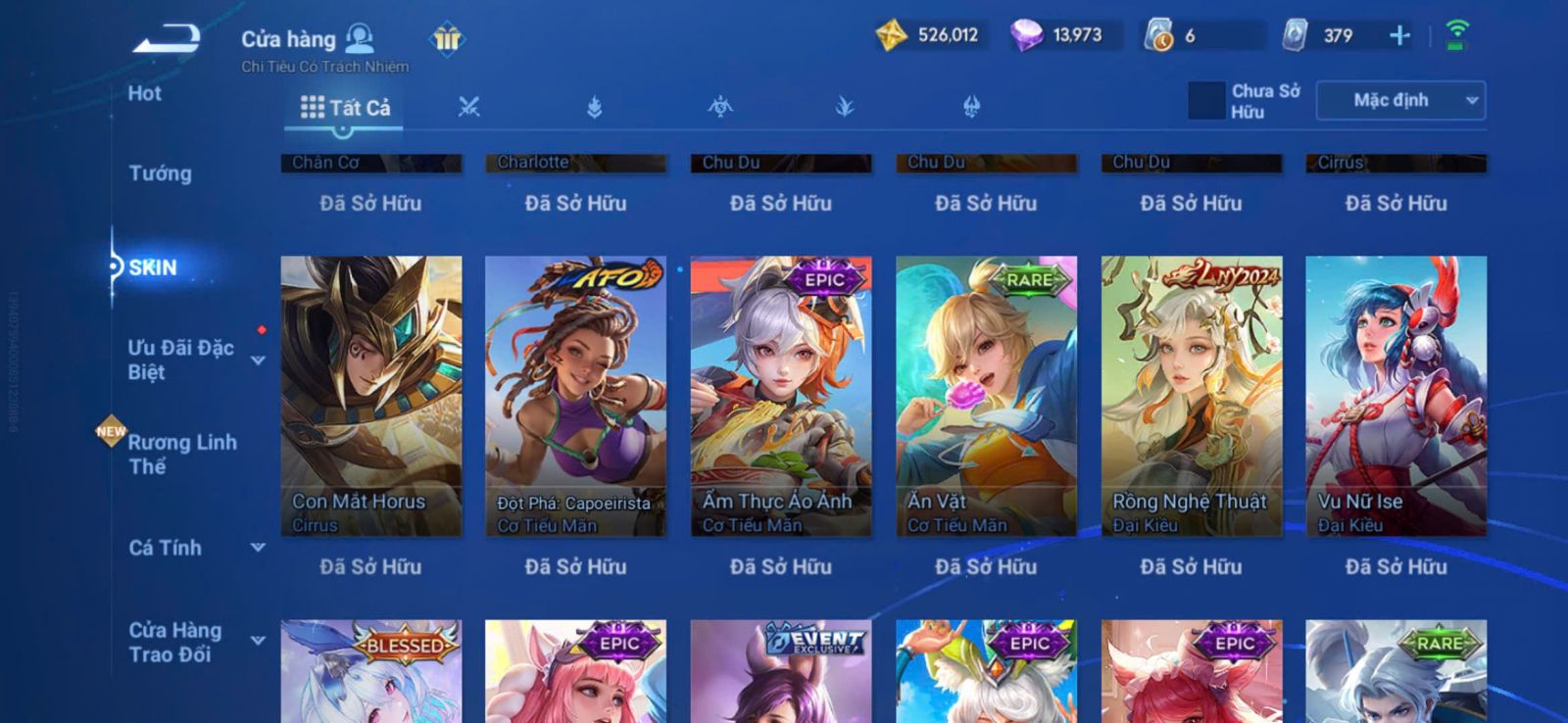The width and height of the screenshot is (1568, 723).
Task: Expand Cửa Hàng Trao Đổi menu
Action: coord(257,641)
